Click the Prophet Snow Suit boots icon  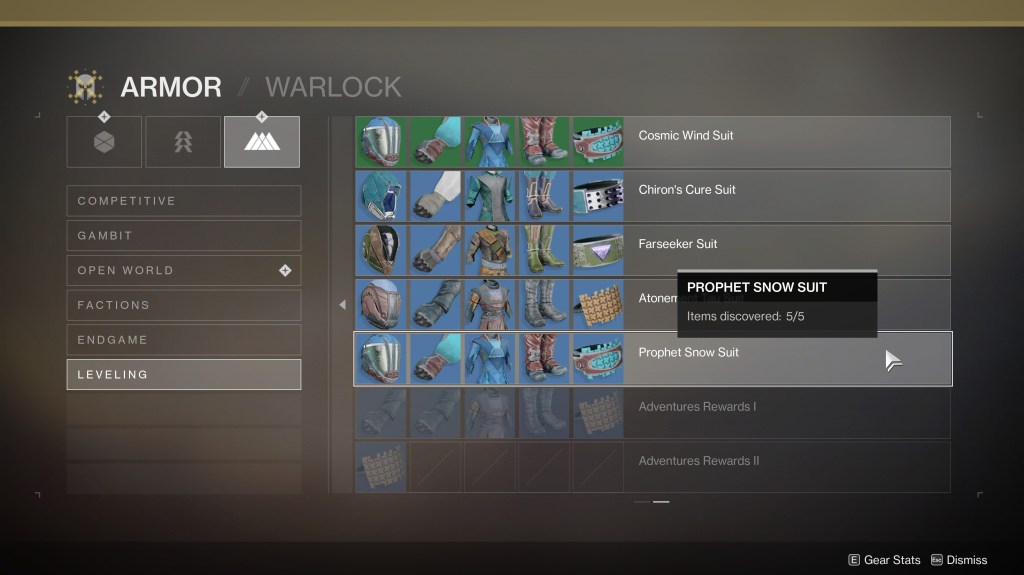pos(543,359)
